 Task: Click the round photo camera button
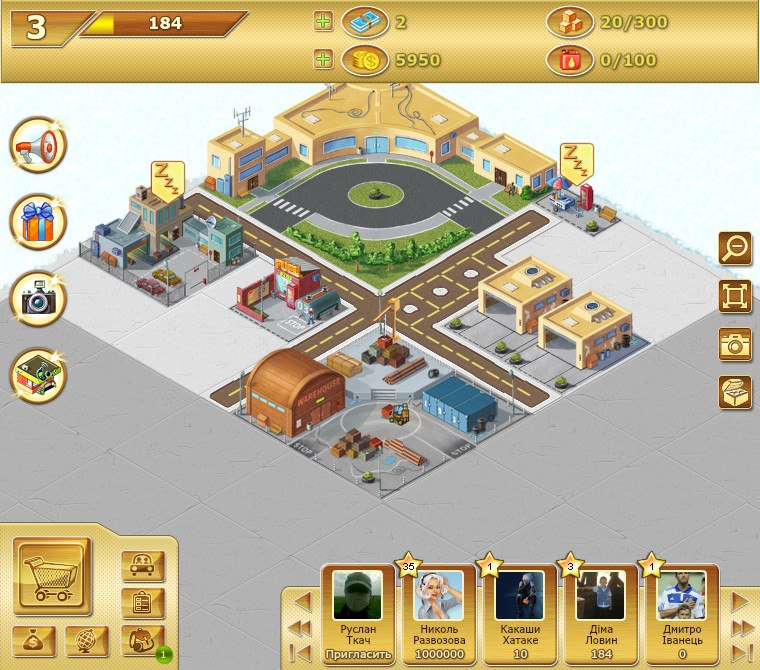pos(38,299)
